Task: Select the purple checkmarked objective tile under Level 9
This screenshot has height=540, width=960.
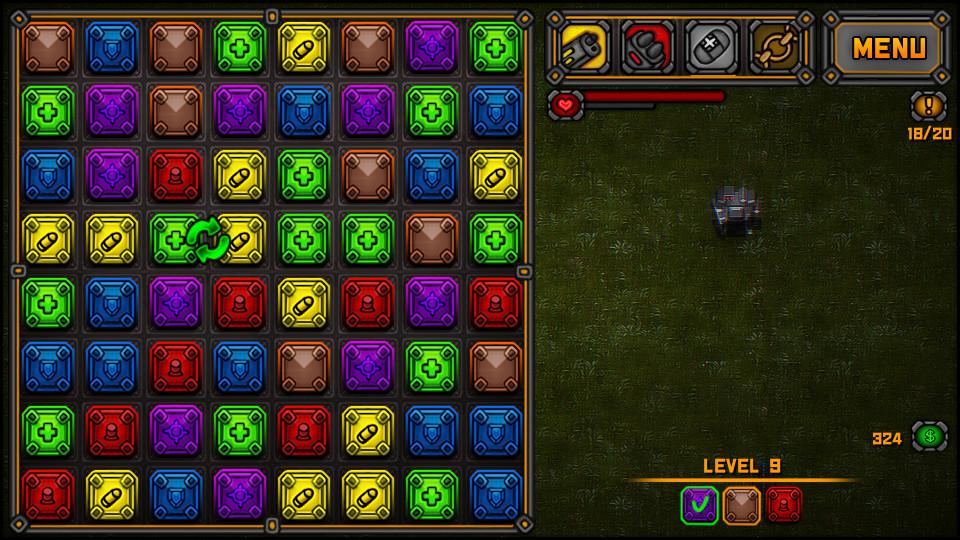Action: pos(700,504)
